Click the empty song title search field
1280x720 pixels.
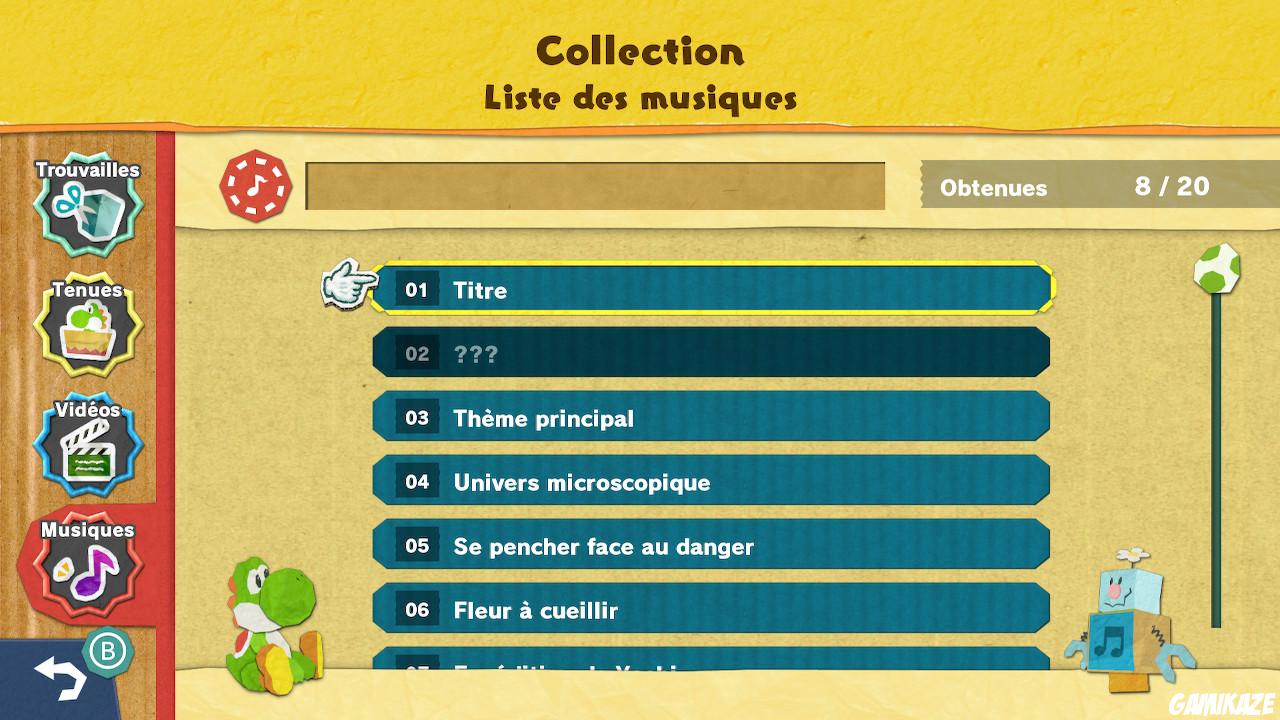click(x=597, y=186)
